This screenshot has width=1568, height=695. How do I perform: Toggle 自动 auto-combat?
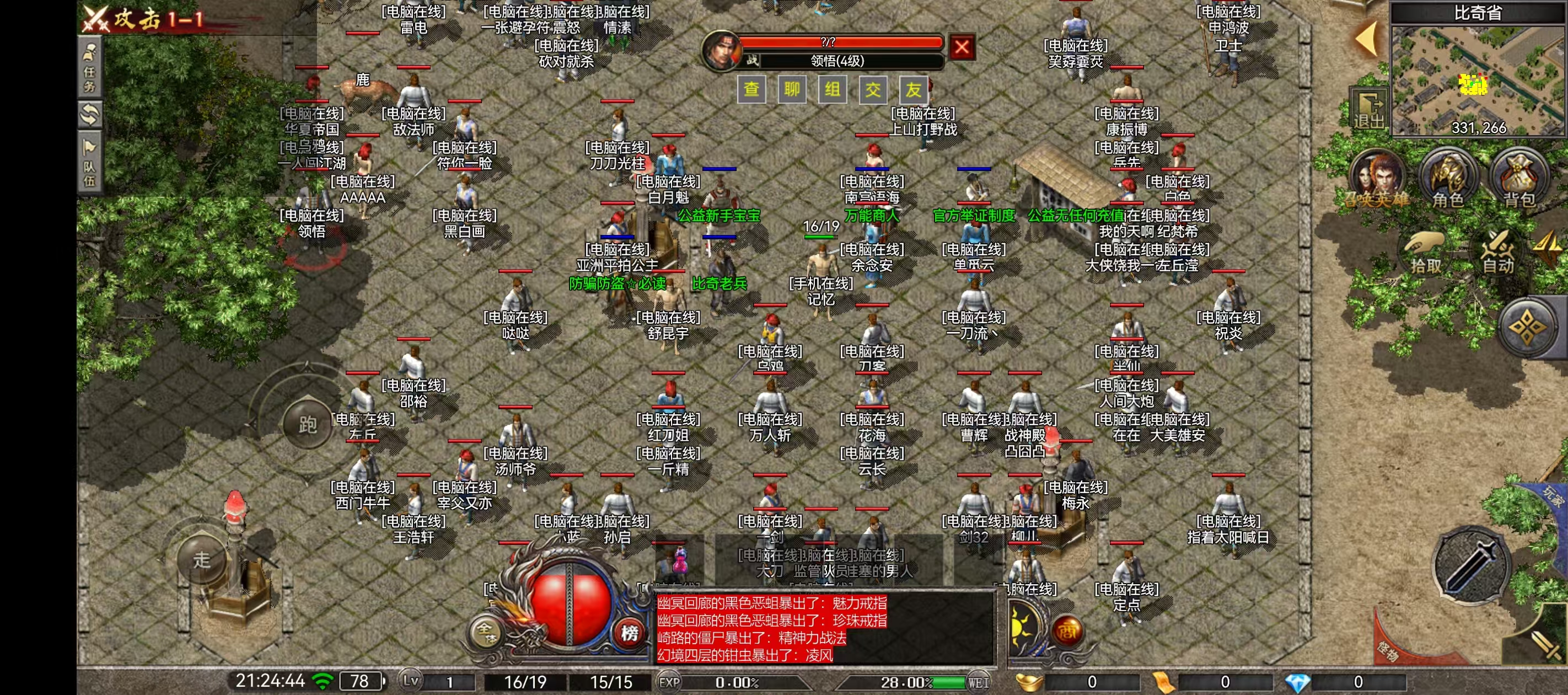coord(1498,251)
